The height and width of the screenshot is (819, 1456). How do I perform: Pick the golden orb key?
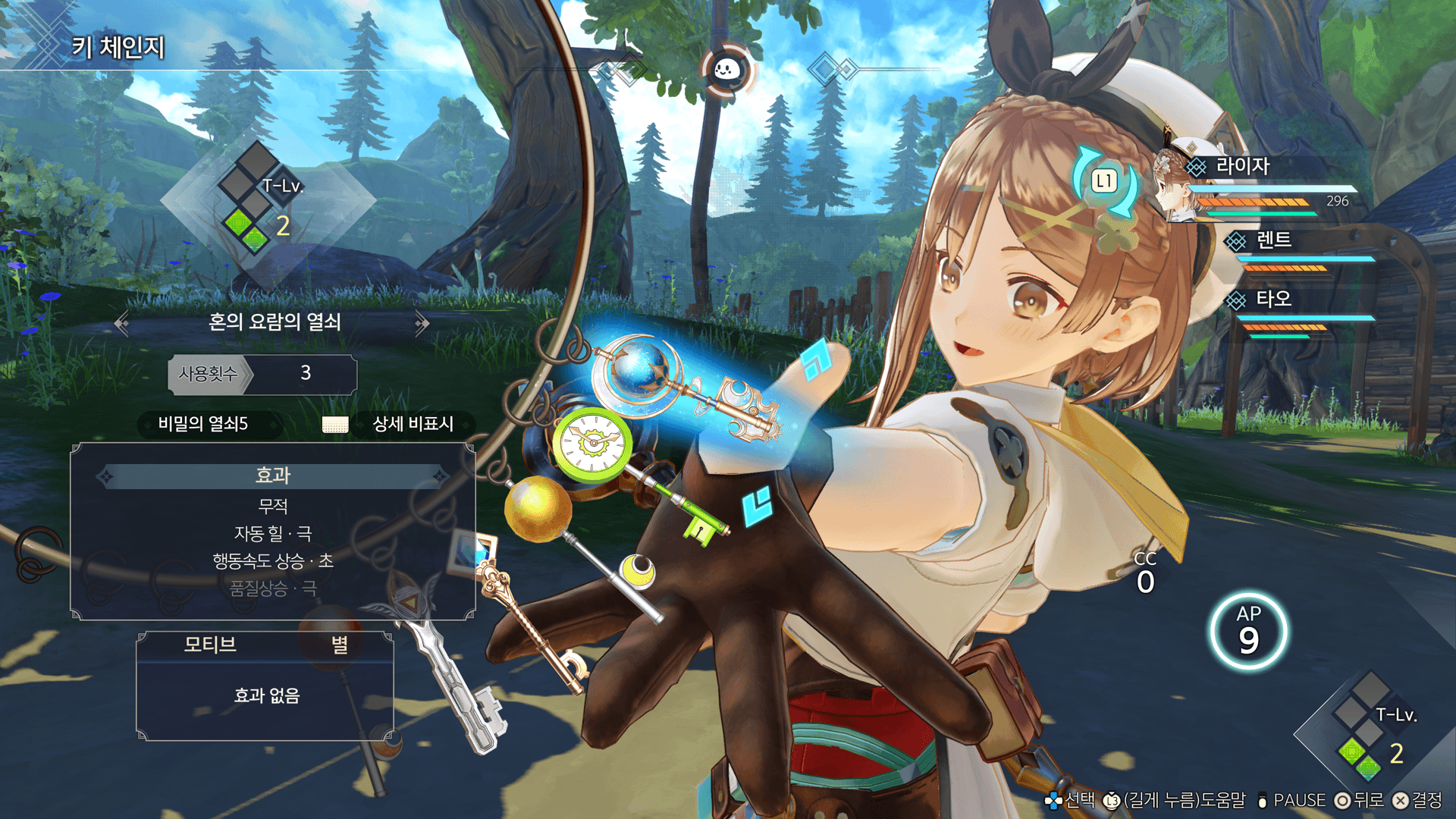537,508
